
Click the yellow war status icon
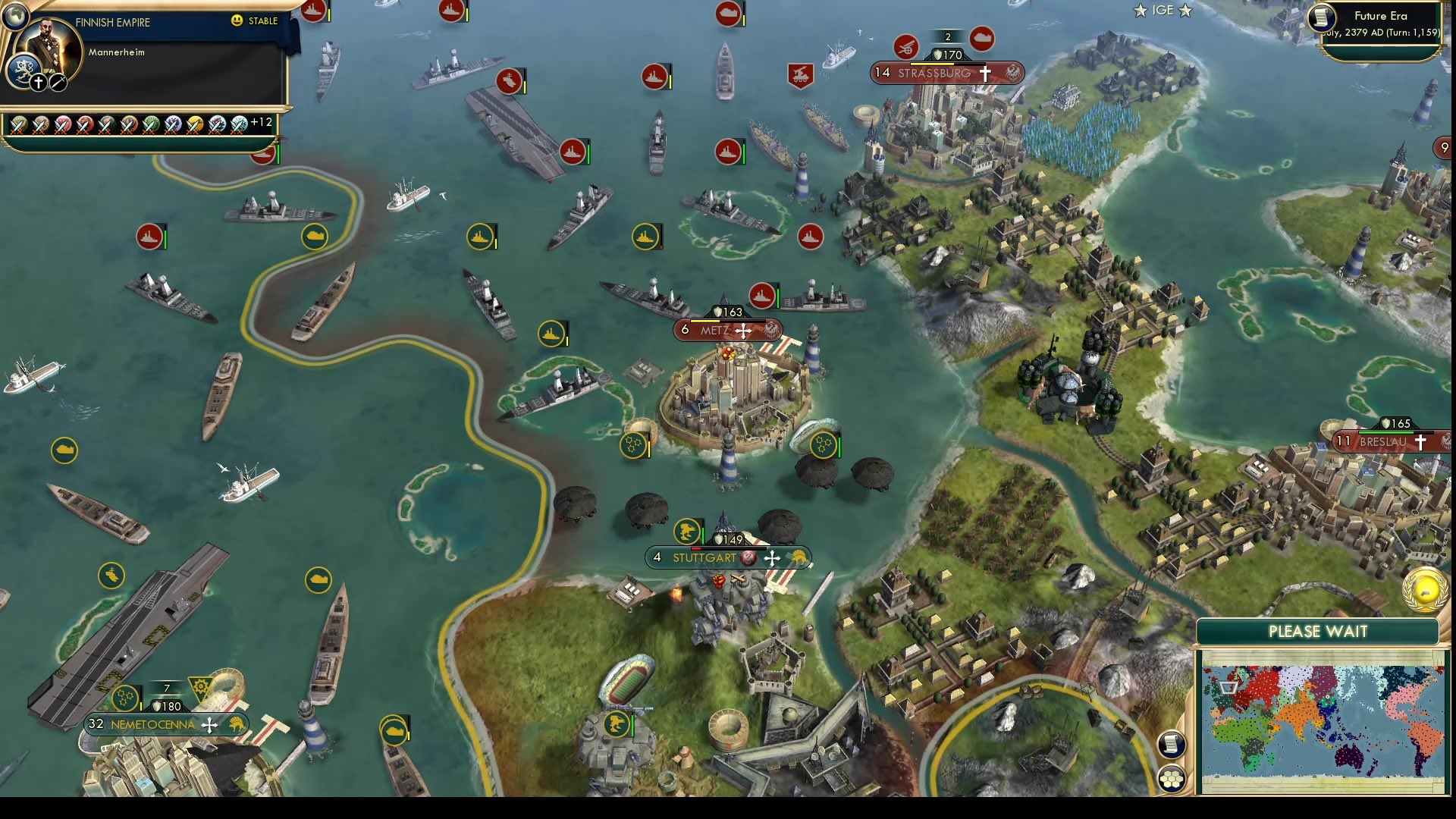(195, 124)
